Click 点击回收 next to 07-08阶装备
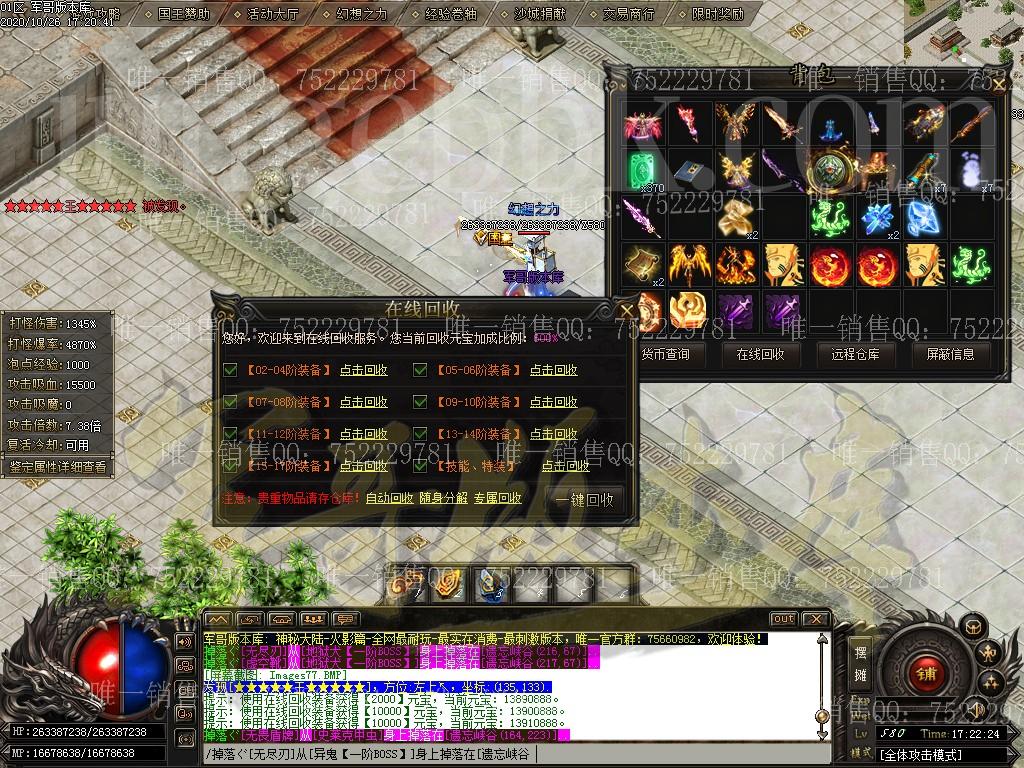 click(363, 402)
